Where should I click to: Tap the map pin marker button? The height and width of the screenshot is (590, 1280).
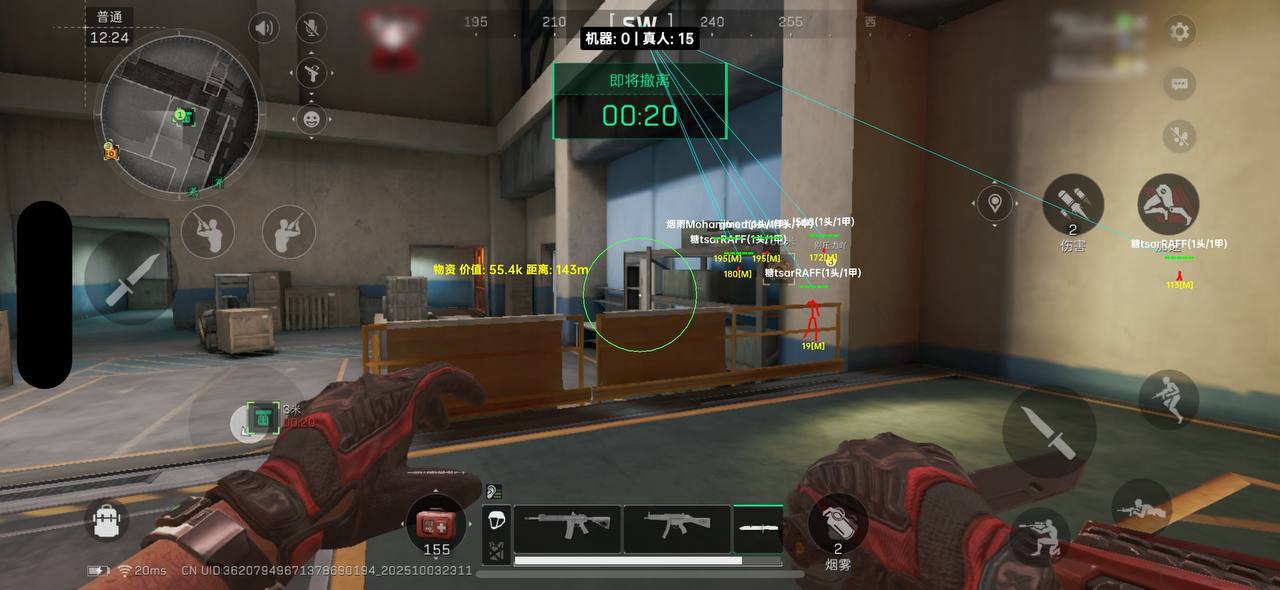tap(994, 204)
